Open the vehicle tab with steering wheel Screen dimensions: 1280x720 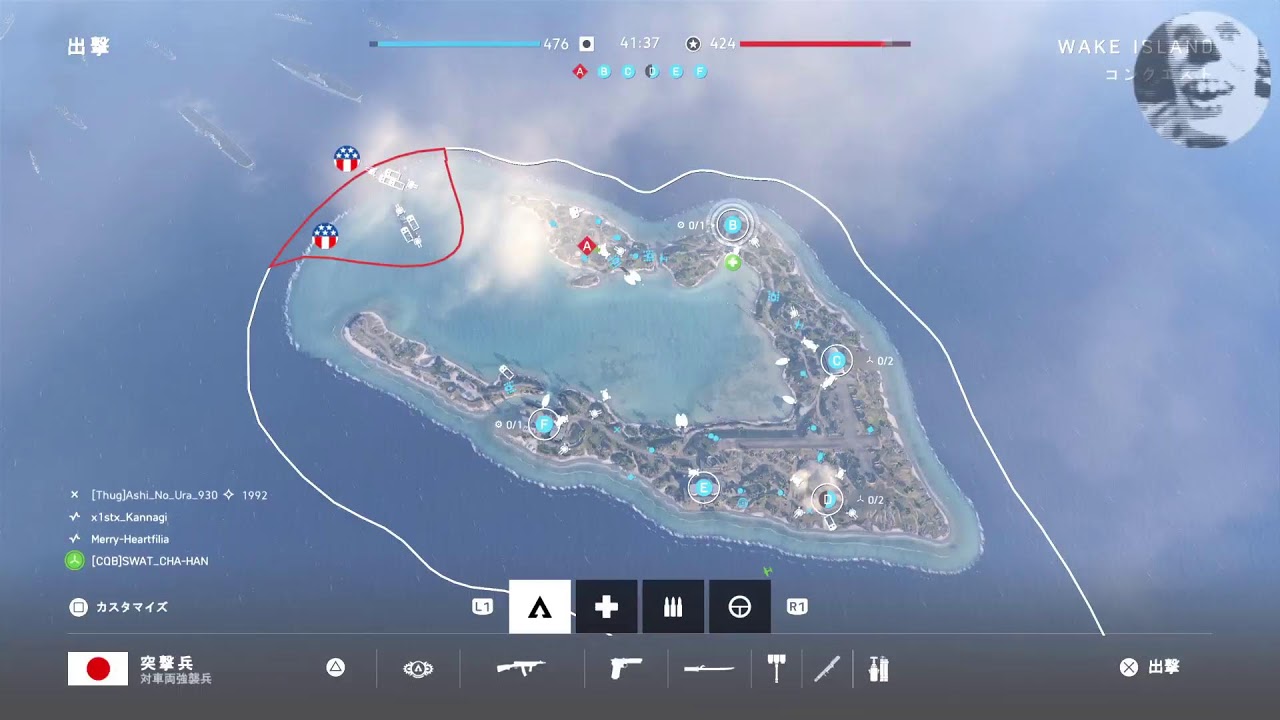point(739,607)
